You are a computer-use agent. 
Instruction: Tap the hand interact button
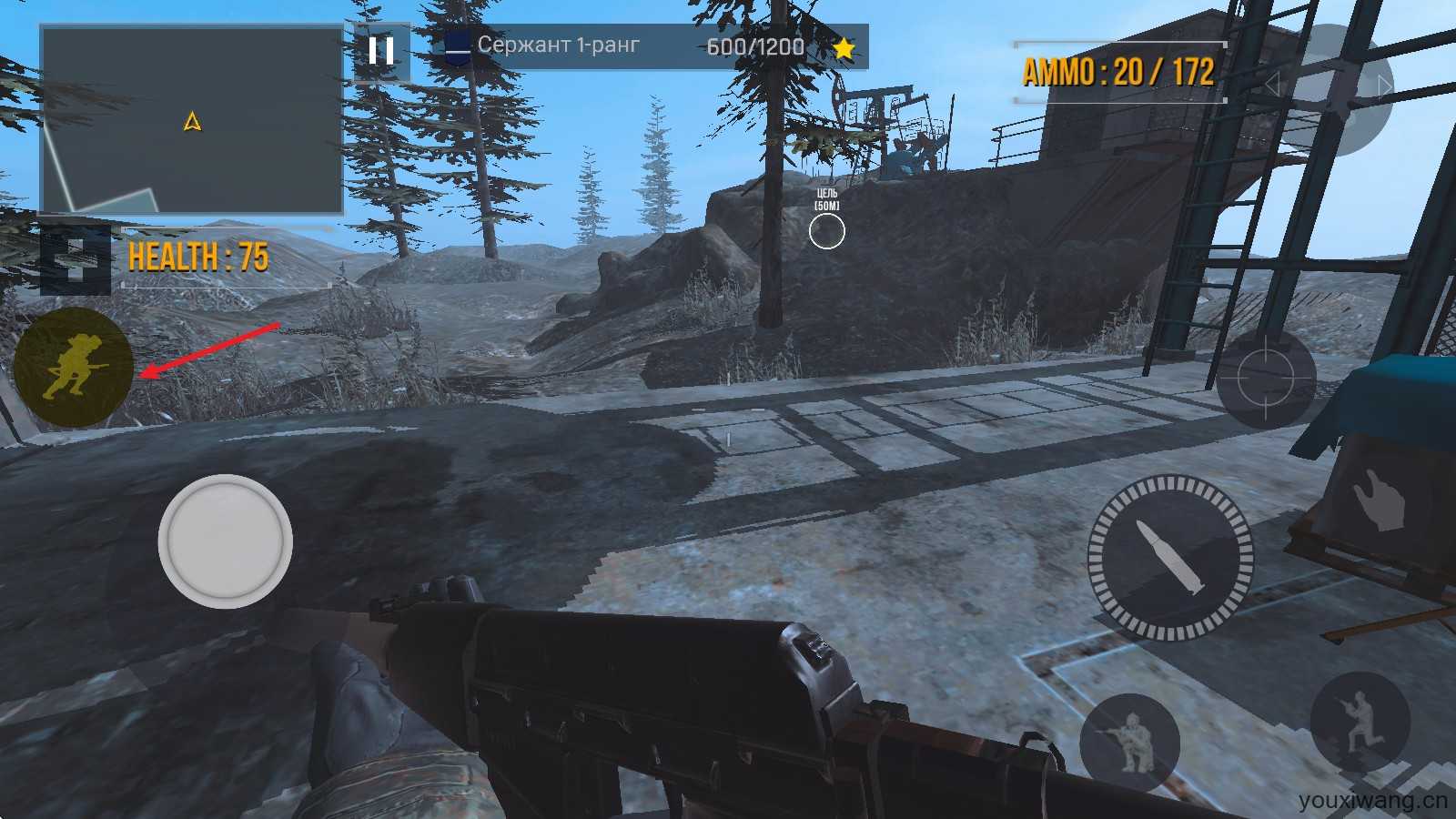(1378, 498)
